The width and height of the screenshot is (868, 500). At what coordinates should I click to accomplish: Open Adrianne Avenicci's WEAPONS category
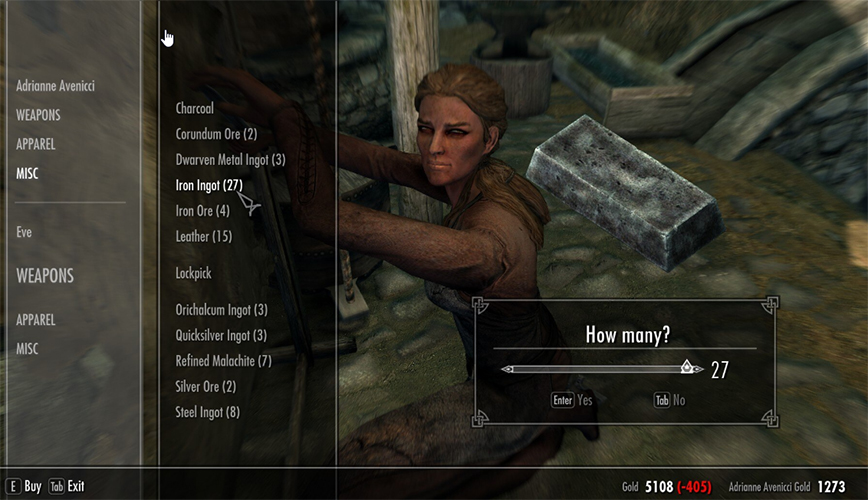[x=38, y=115]
